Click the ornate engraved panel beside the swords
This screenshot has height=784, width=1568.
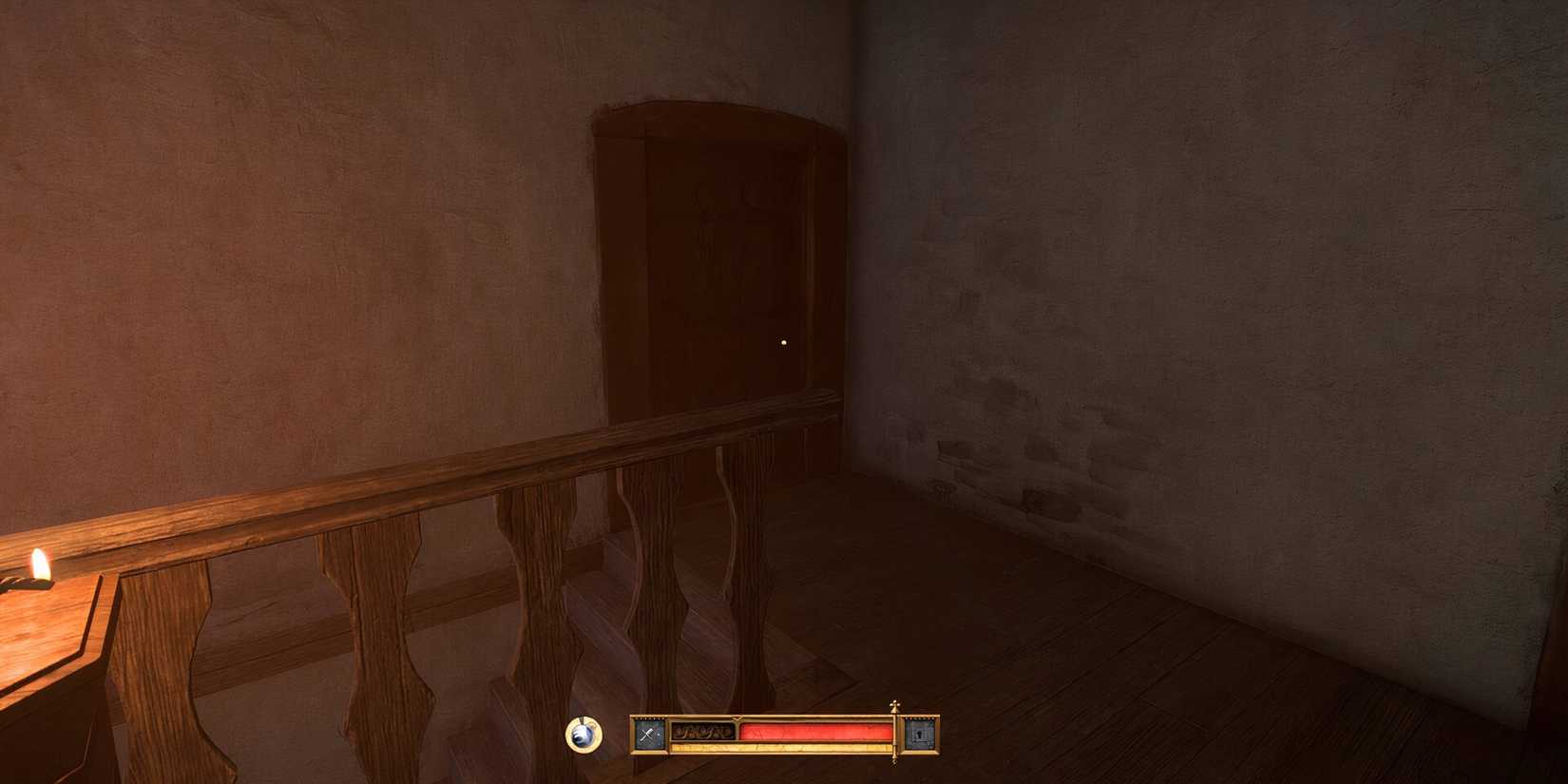coord(701,732)
